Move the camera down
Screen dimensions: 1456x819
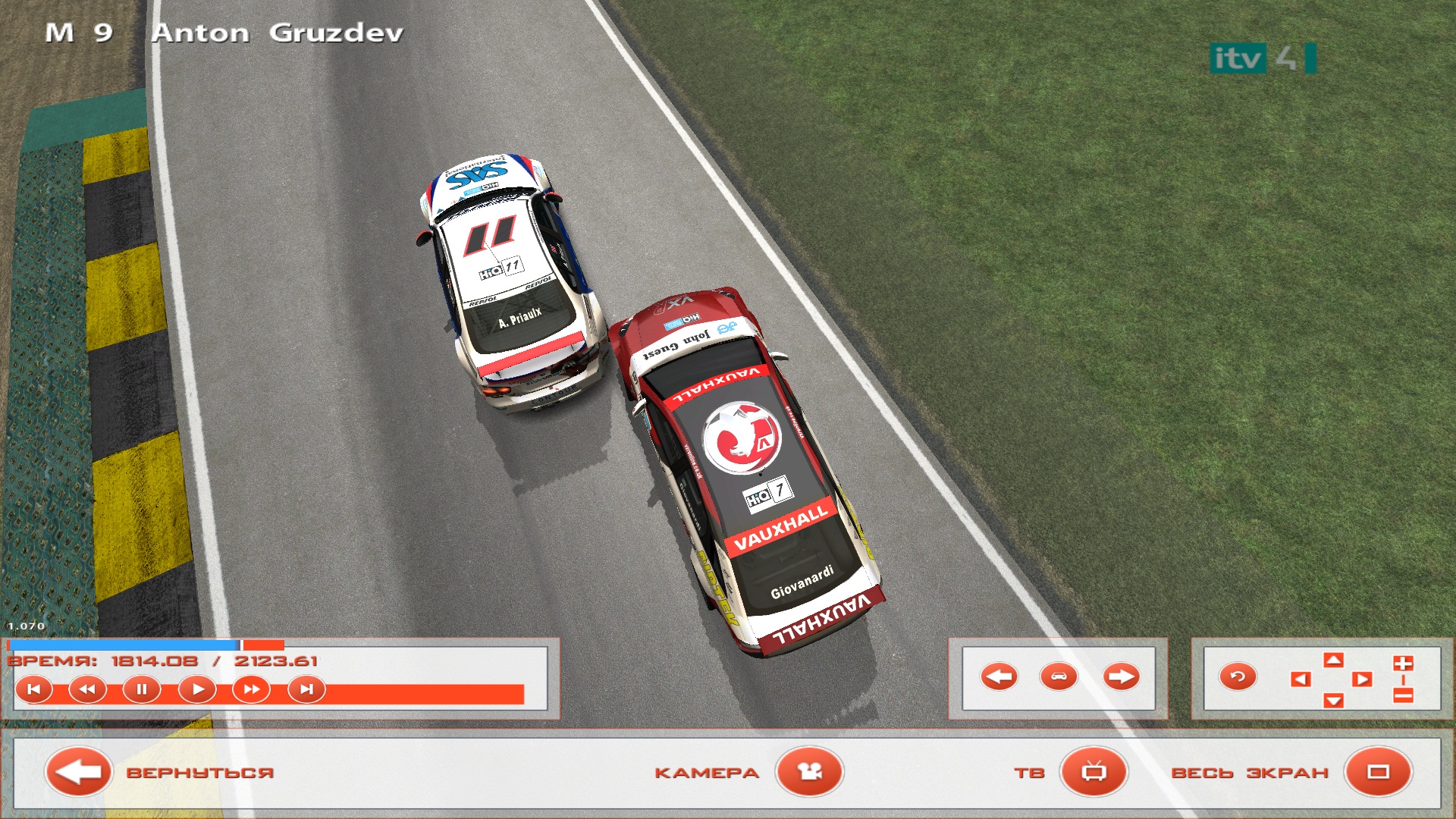click(x=1333, y=700)
